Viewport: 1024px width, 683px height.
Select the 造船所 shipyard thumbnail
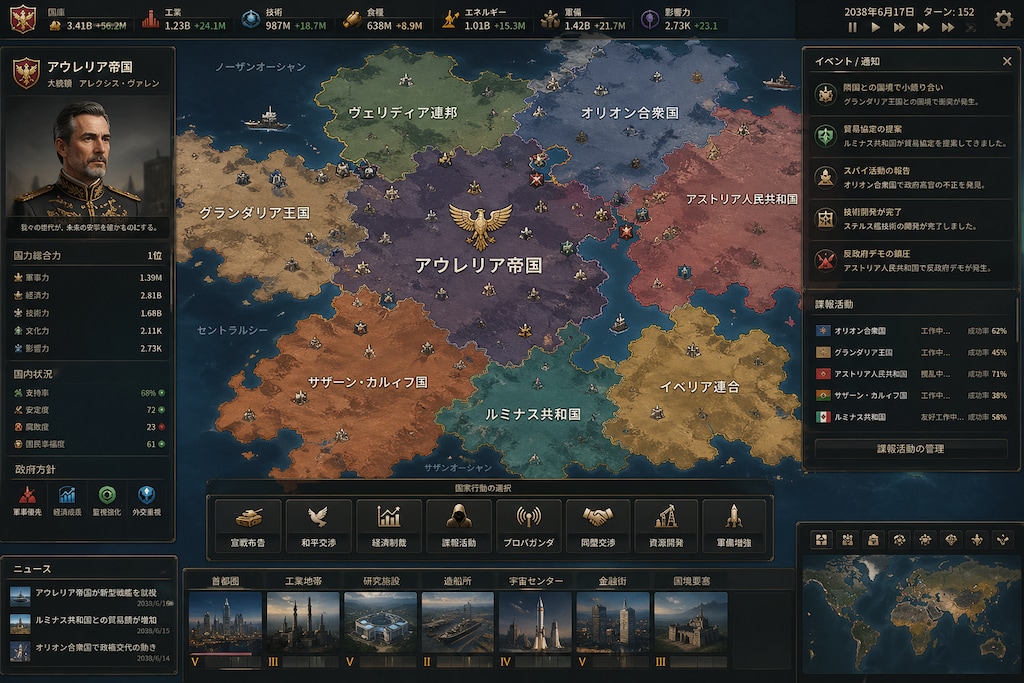[x=458, y=621]
